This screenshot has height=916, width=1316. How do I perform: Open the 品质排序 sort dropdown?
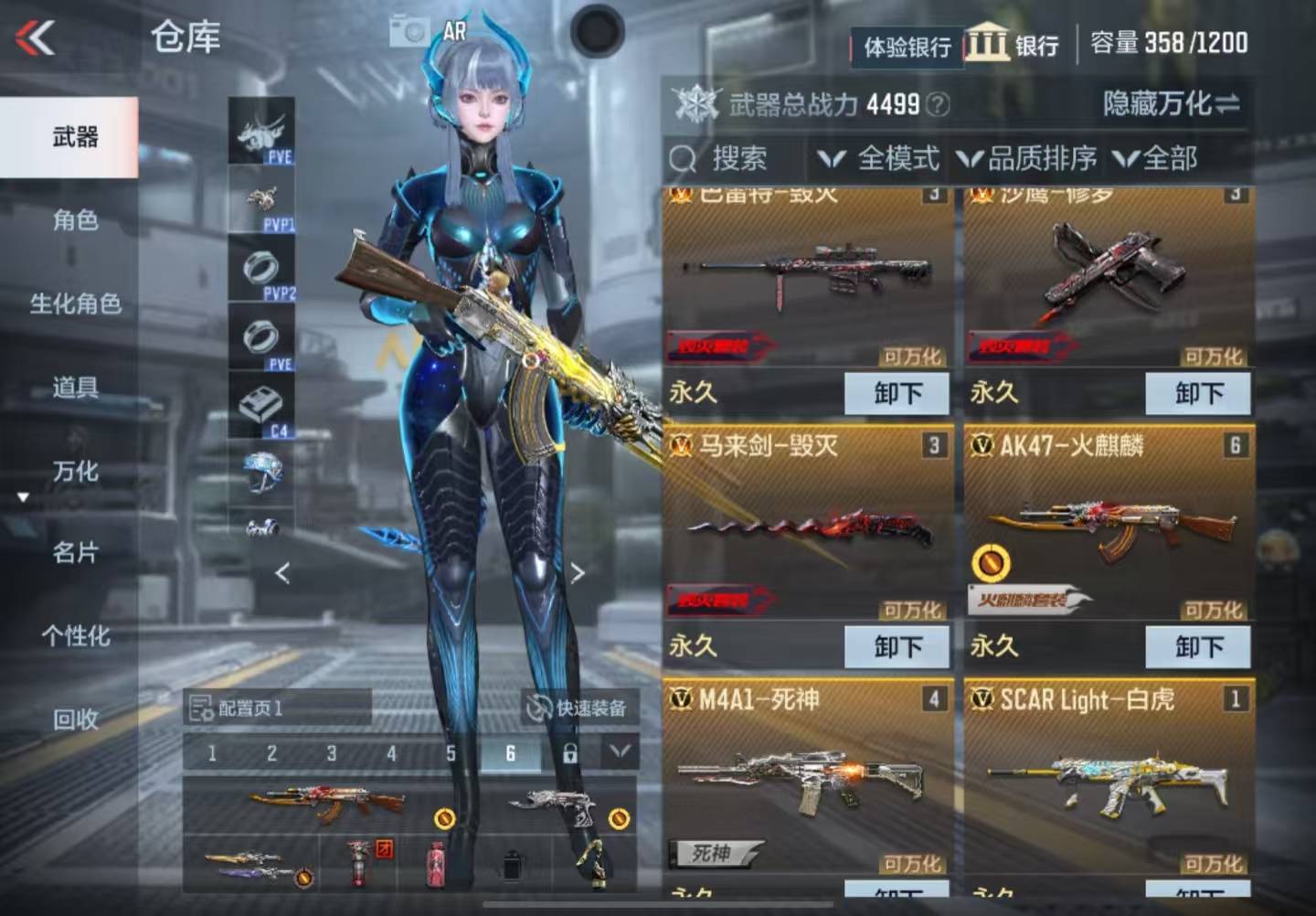click(x=1027, y=159)
